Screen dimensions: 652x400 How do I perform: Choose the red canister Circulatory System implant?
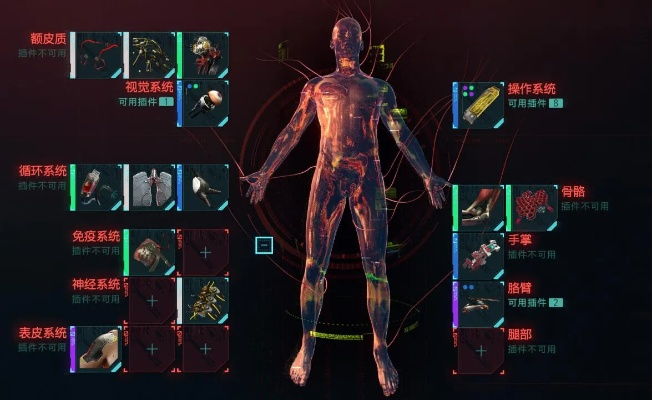[x=99, y=187]
